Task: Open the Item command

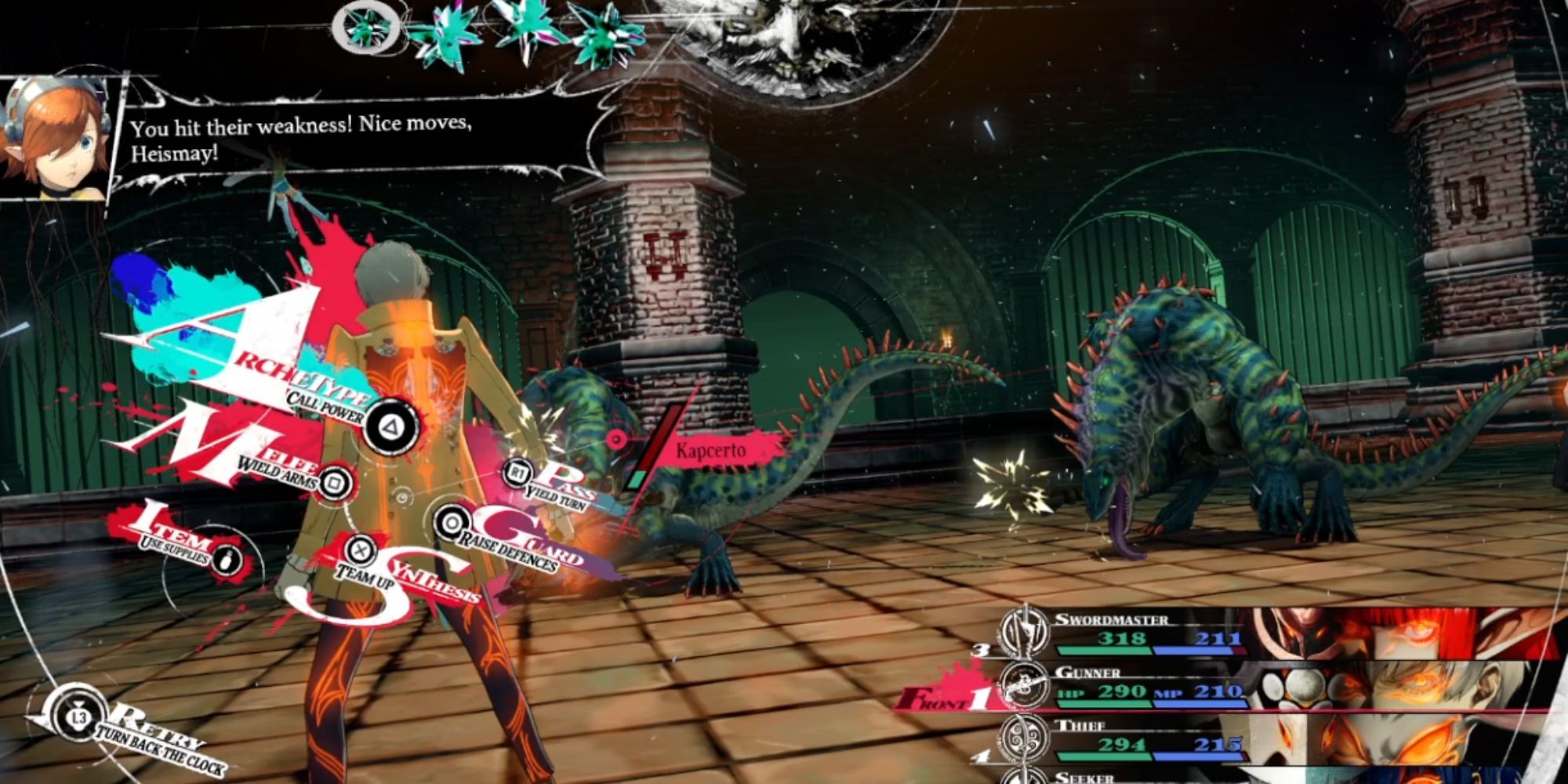Action: [227, 557]
